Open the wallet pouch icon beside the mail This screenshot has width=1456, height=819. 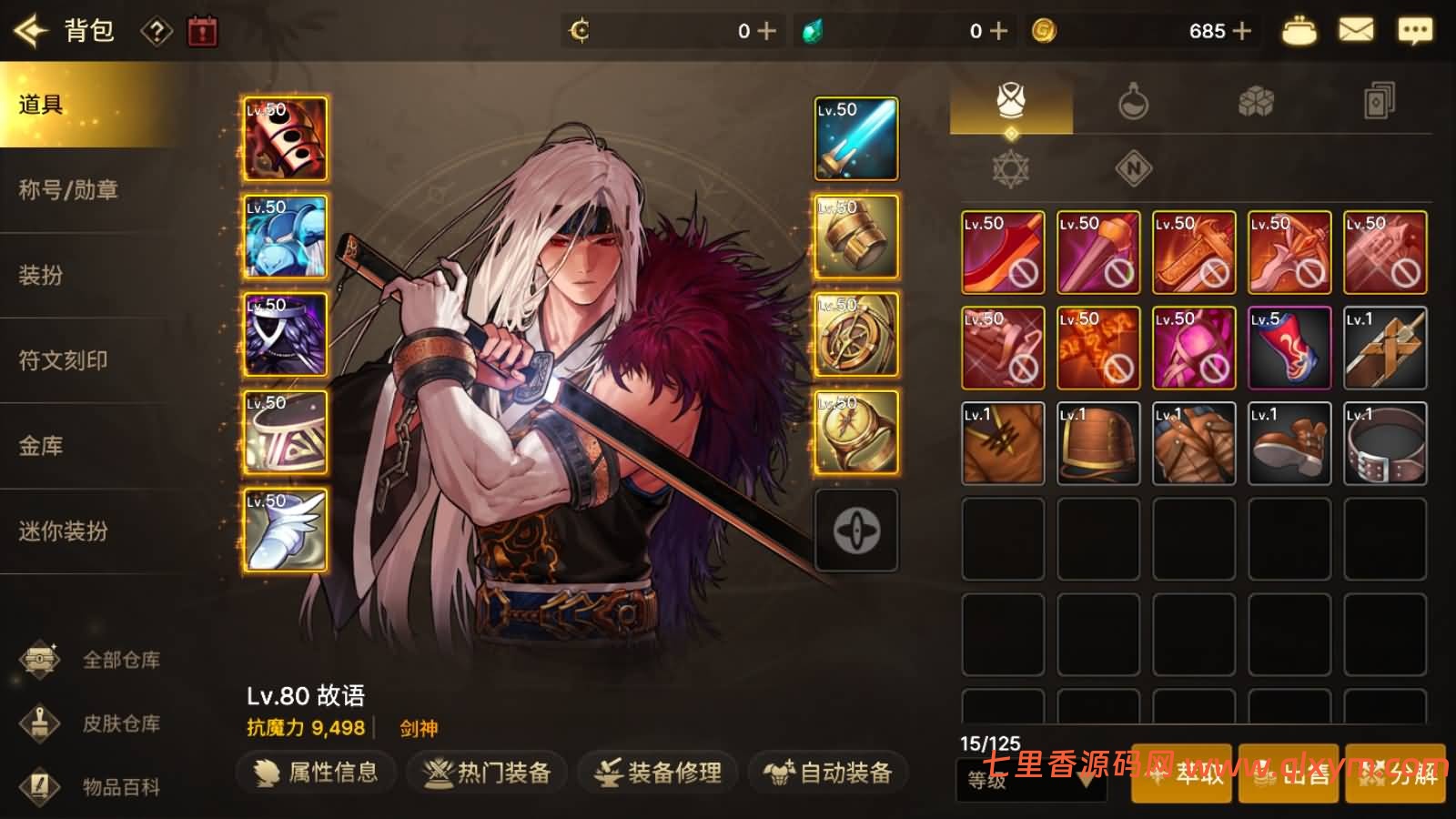(1299, 29)
